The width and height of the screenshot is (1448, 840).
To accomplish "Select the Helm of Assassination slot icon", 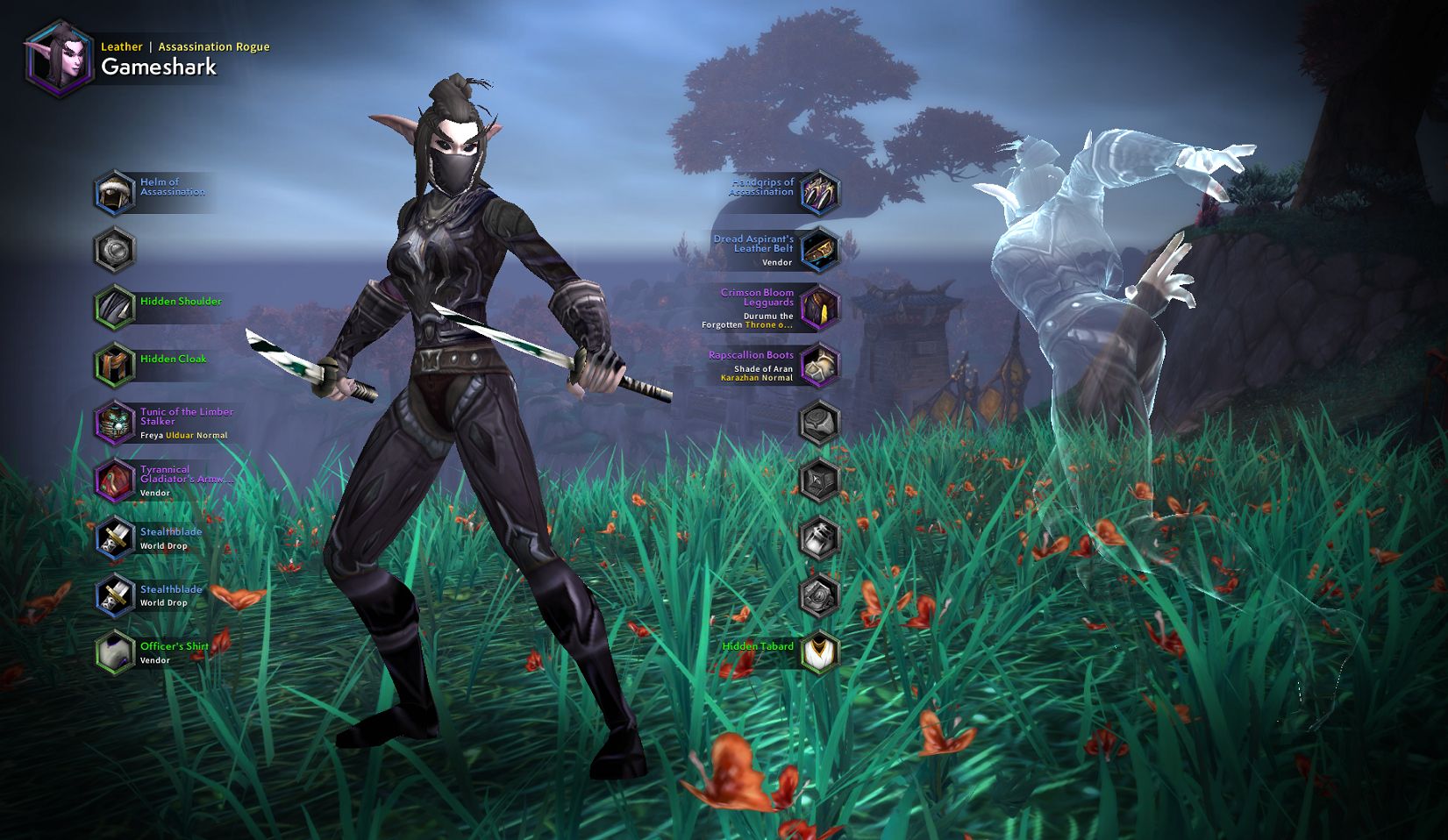I will (114, 191).
